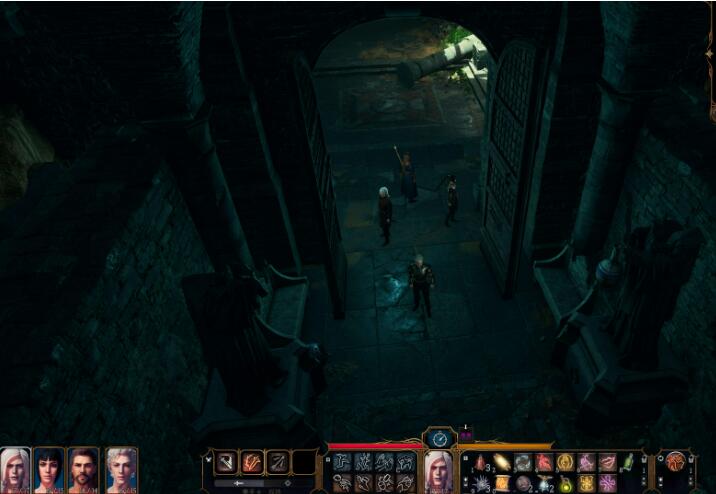Toggle the round clock turn-based mode button
716x494 pixels.
[439, 438]
